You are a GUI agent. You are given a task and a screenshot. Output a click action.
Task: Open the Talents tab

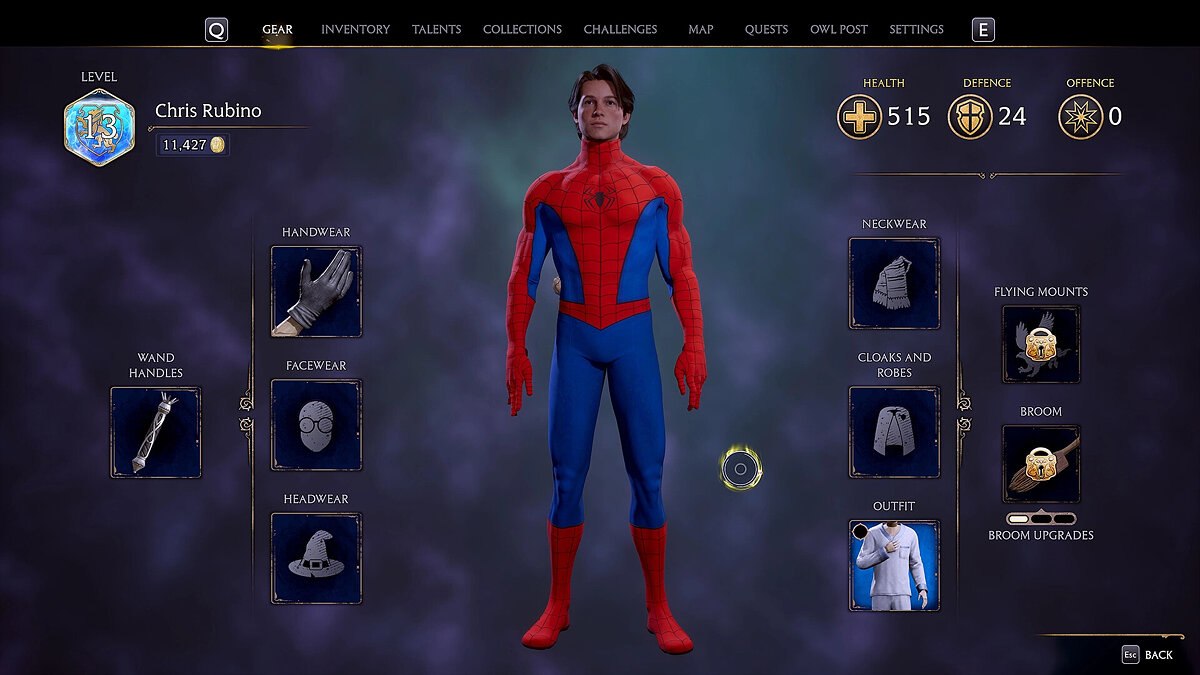point(436,30)
